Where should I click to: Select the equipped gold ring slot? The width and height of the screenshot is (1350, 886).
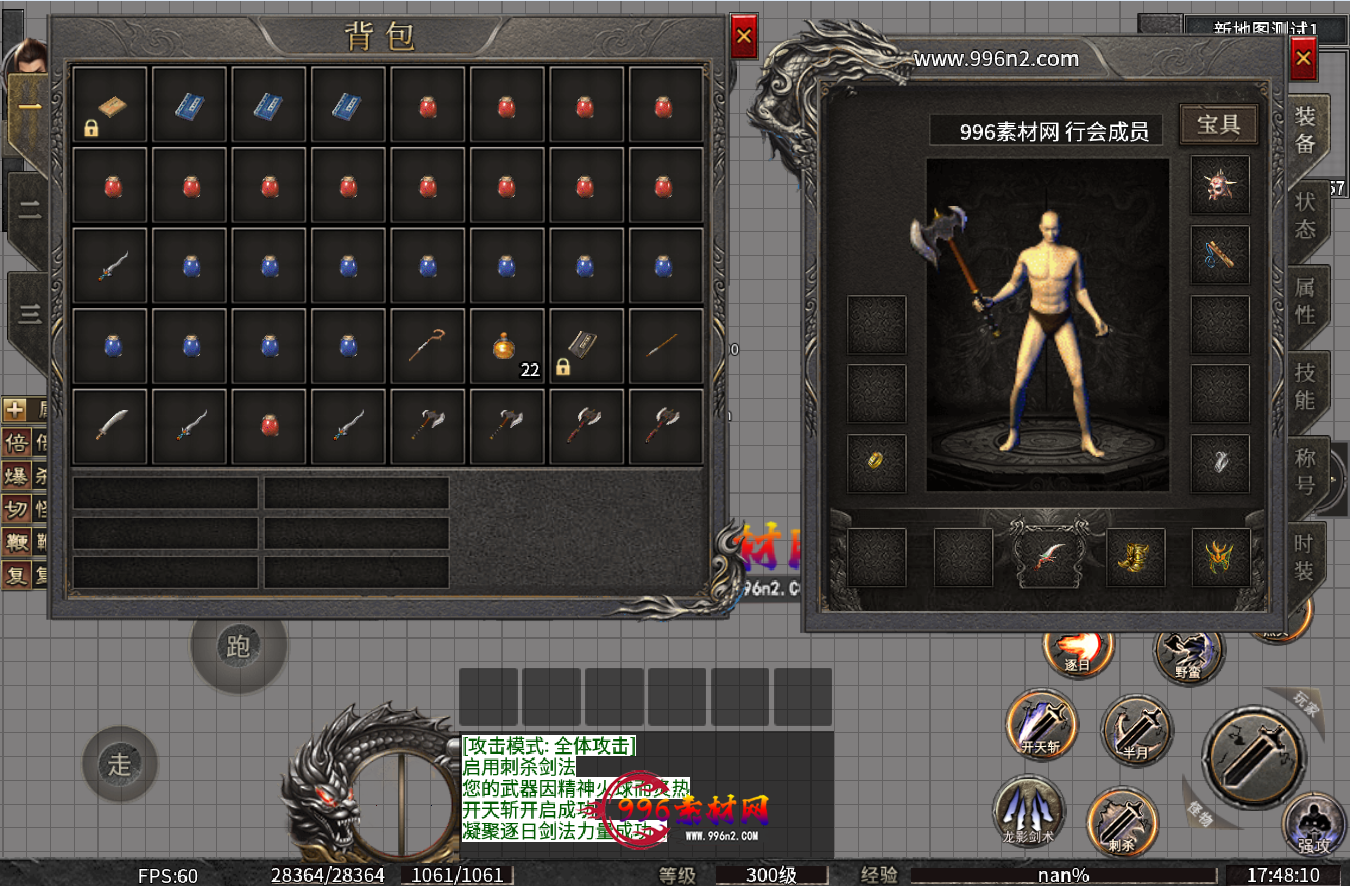[x=876, y=463]
